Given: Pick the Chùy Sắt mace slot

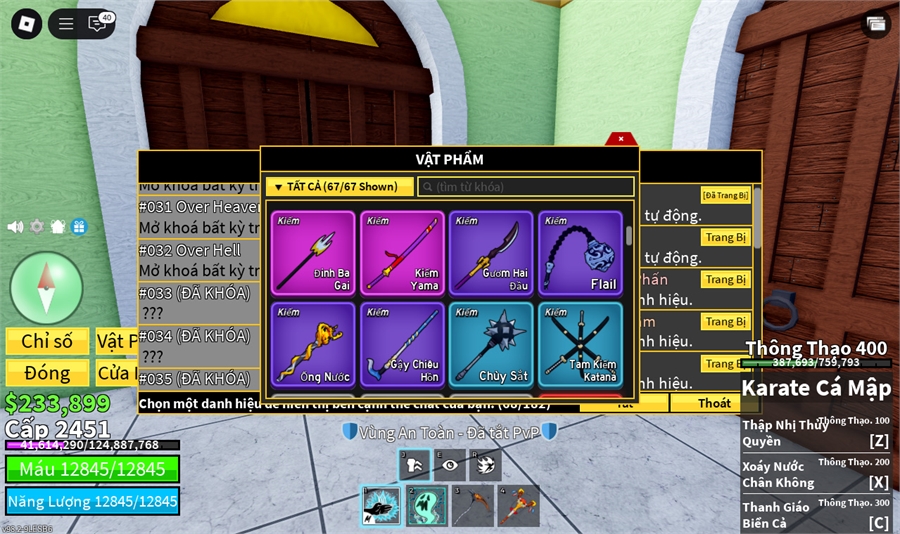Looking at the screenshot, I should [491, 344].
